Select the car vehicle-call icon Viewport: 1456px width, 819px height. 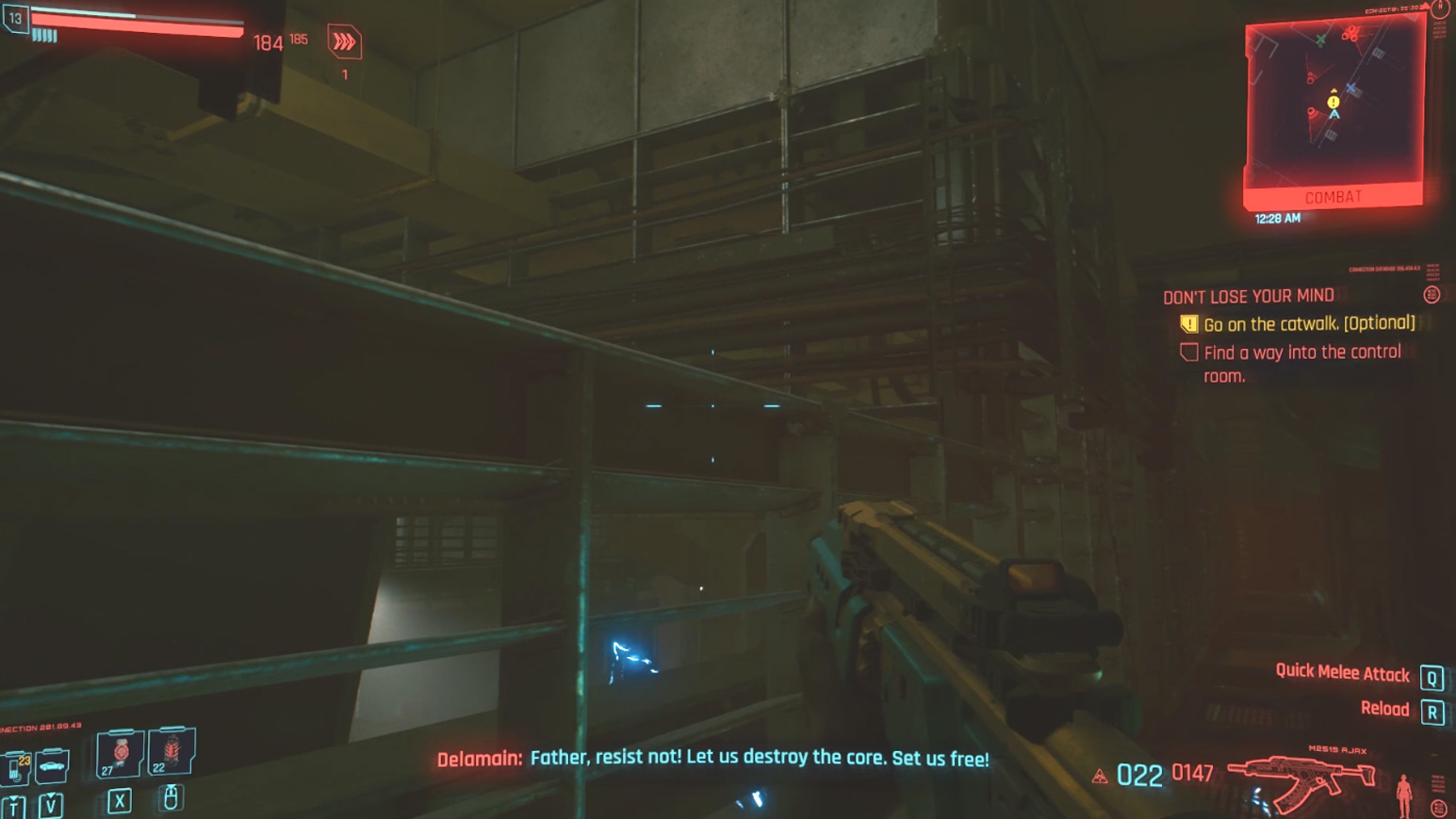(53, 766)
